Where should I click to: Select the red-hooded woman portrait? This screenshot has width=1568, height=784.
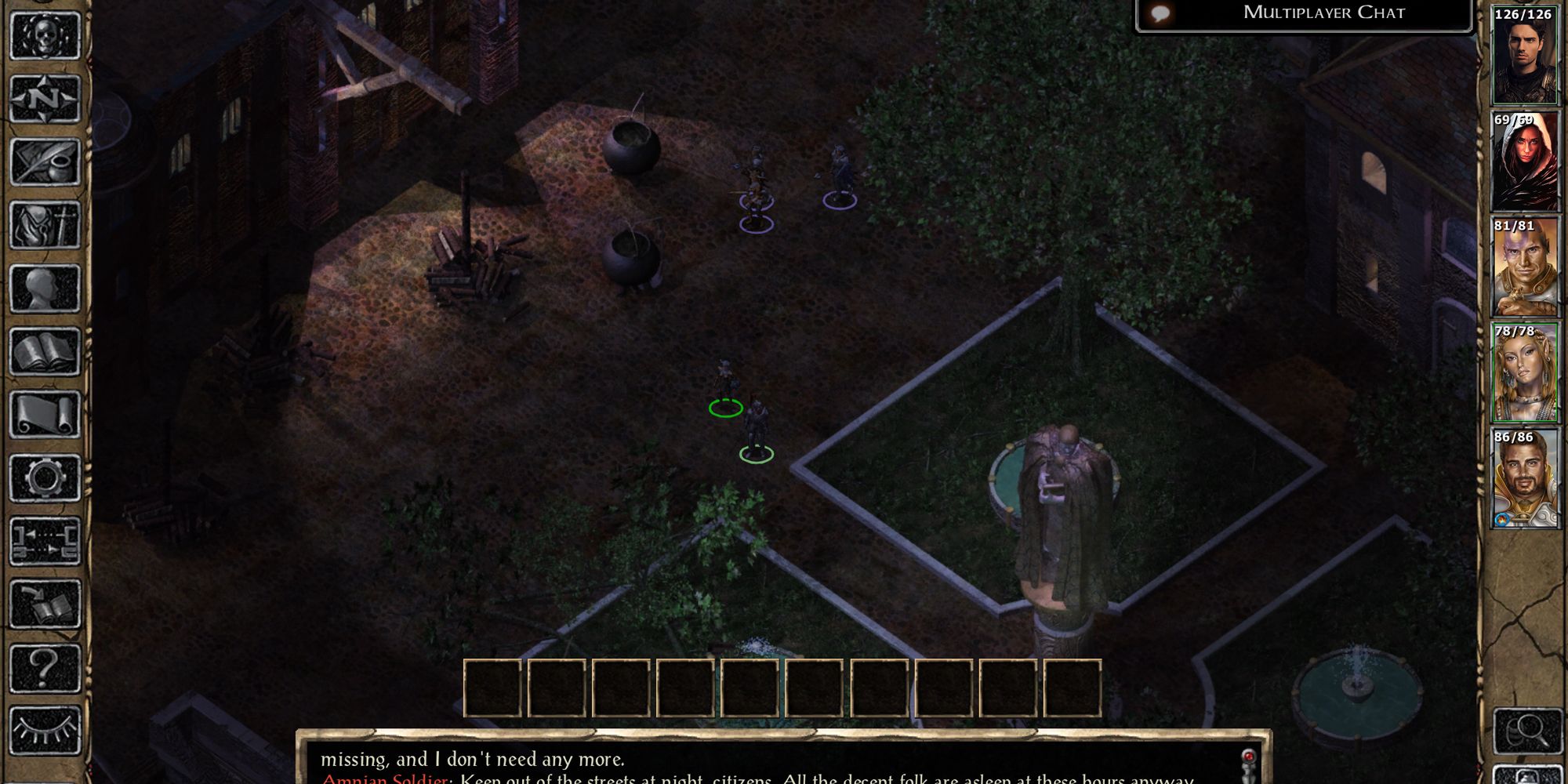(1524, 162)
